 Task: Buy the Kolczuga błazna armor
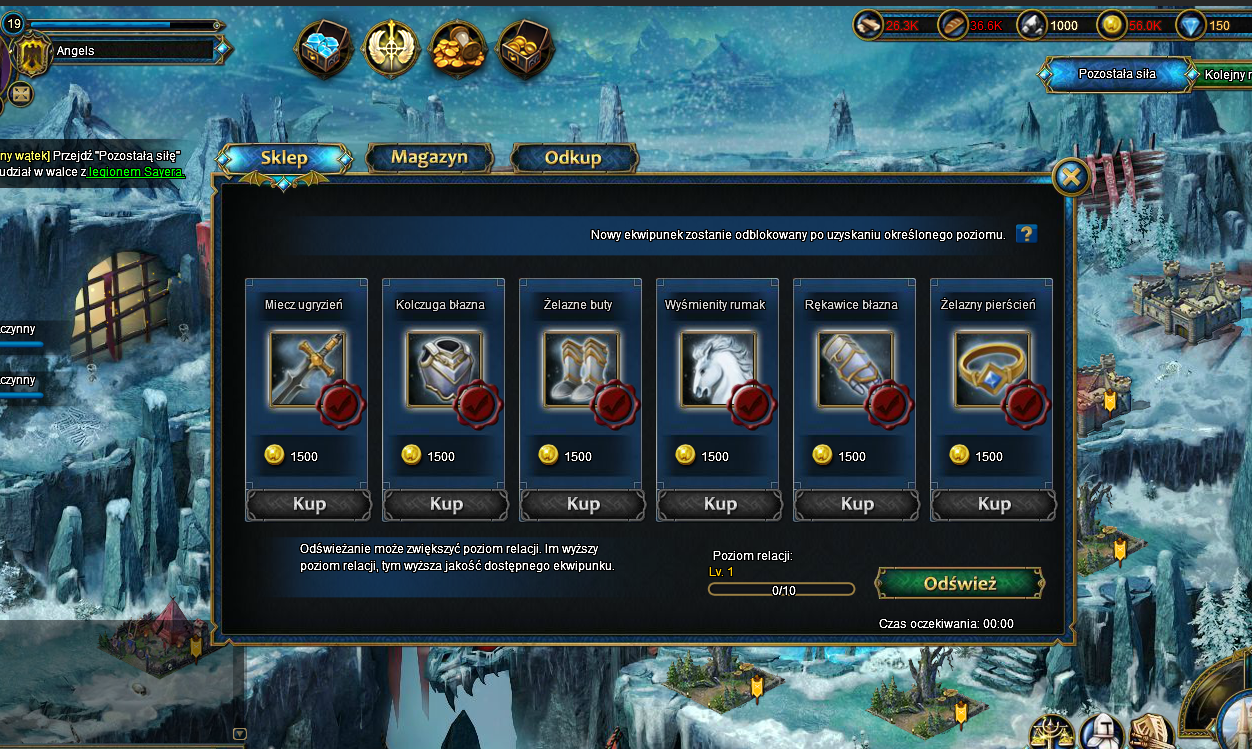point(445,504)
